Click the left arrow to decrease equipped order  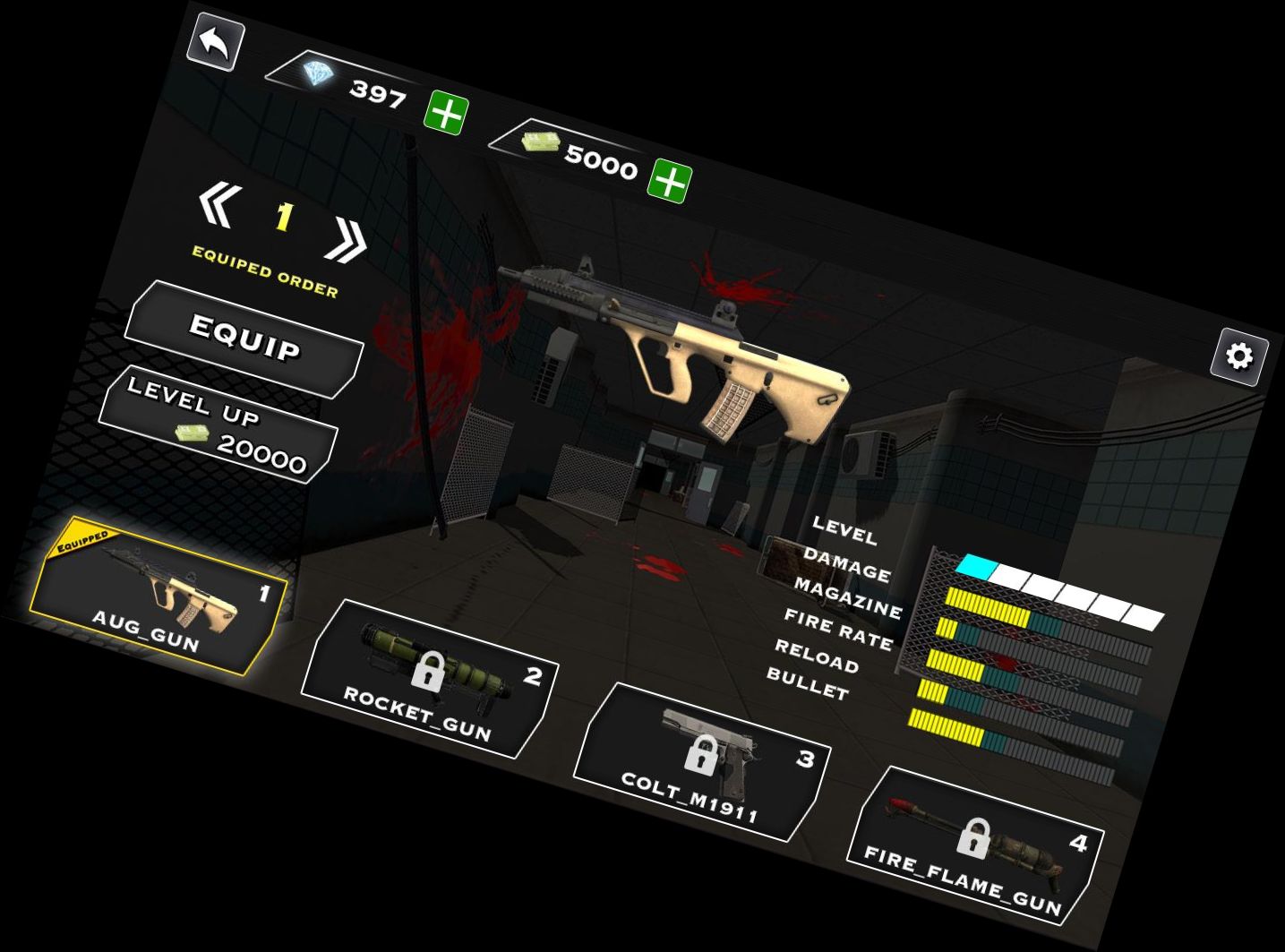tap(218, 202)
